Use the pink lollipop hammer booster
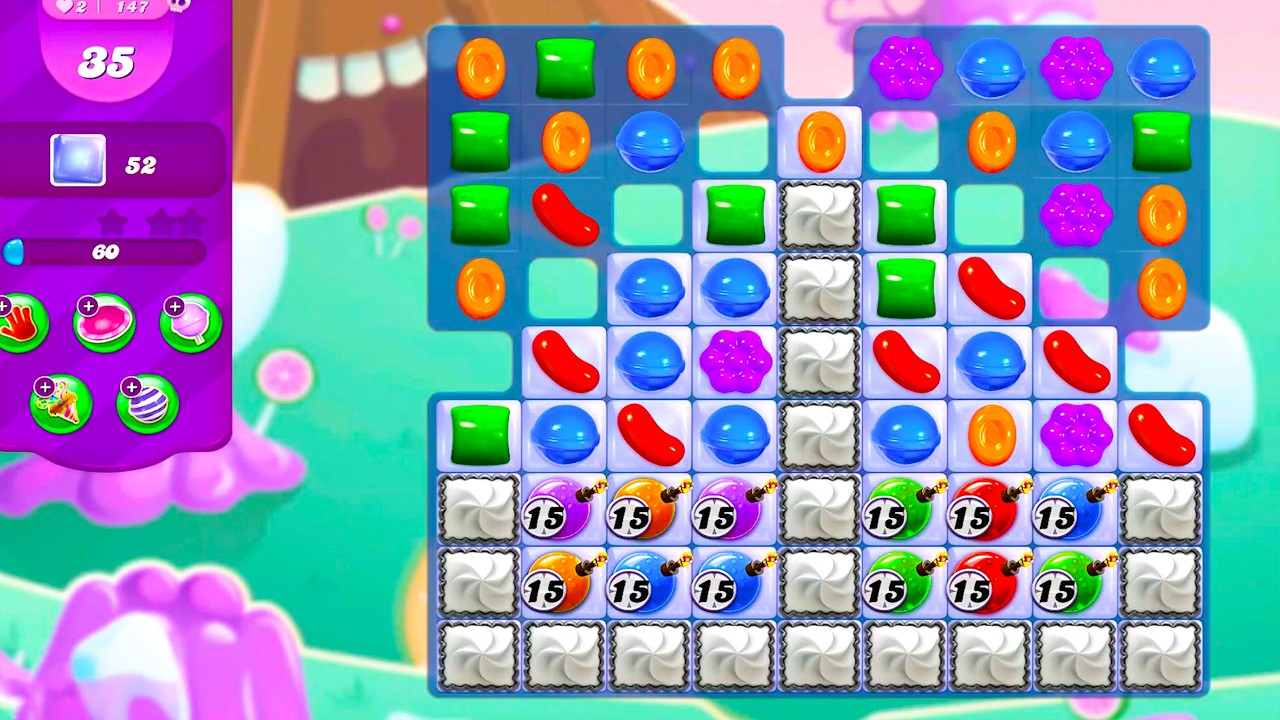 pyautogui.click(x=190, y=324)
